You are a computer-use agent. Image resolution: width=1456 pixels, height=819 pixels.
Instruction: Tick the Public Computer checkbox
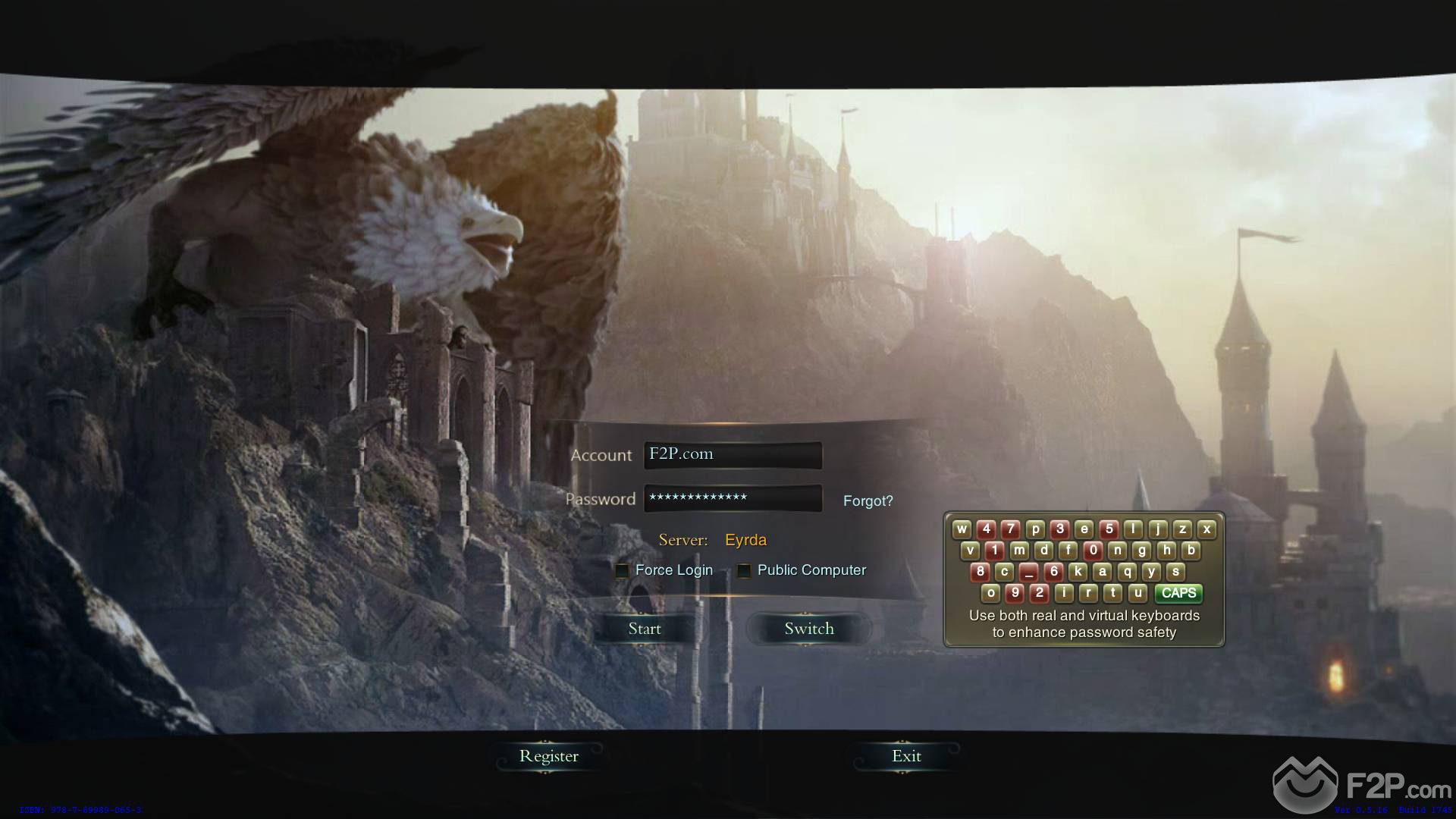(x=744, y=571)
